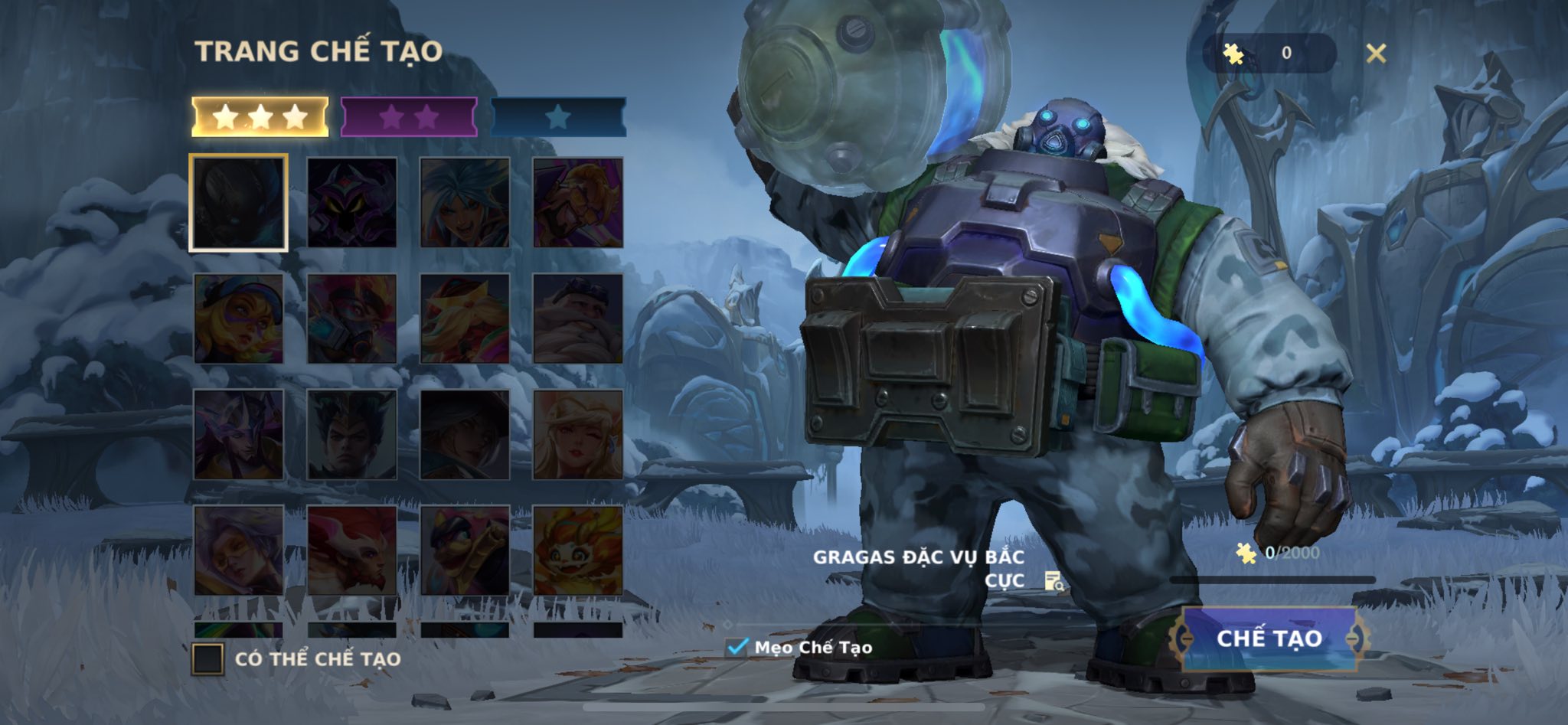Enable the CÓ THỂ CHẾ TẠO filter checkbox

[x=207, y=659]
